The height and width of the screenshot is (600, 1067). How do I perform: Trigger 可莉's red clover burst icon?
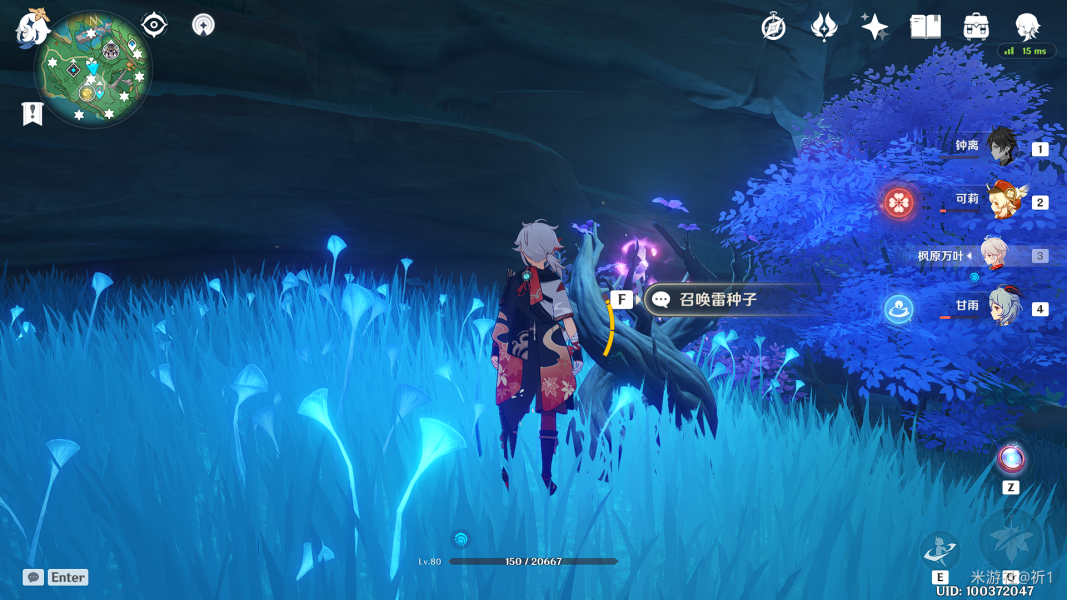point(899,203)
